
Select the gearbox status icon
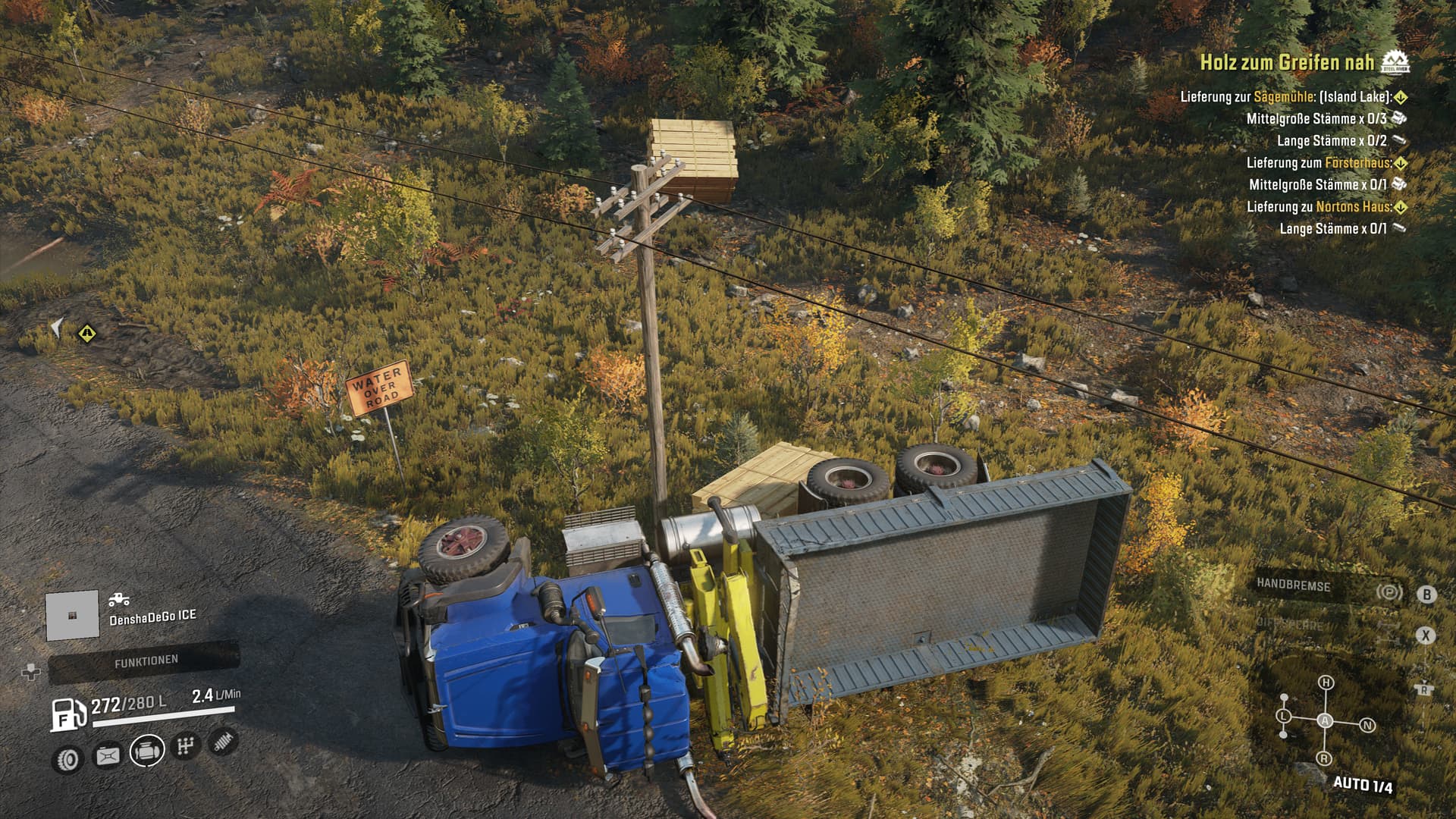(x=185, y=747)
